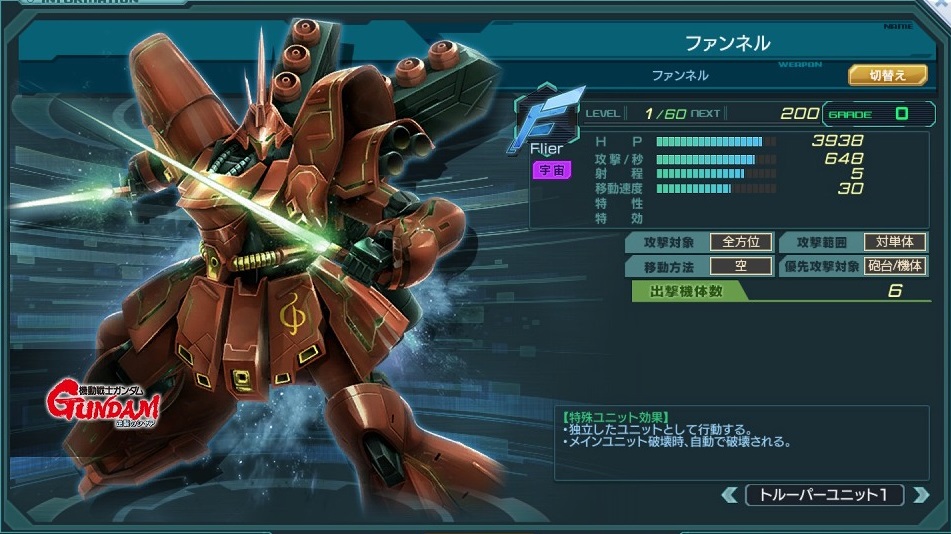The height and width of the screenshot is (534, 951).
Task: Select the トルーパーユニット1 unit label
Action: (825, 495)
